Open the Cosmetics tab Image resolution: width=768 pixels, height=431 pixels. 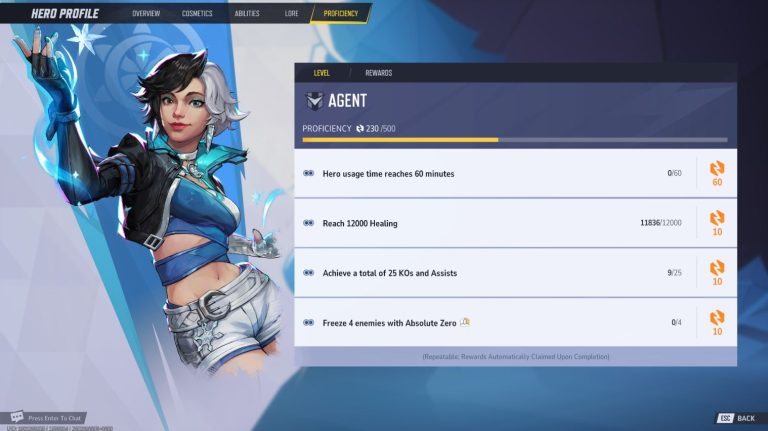197,14
